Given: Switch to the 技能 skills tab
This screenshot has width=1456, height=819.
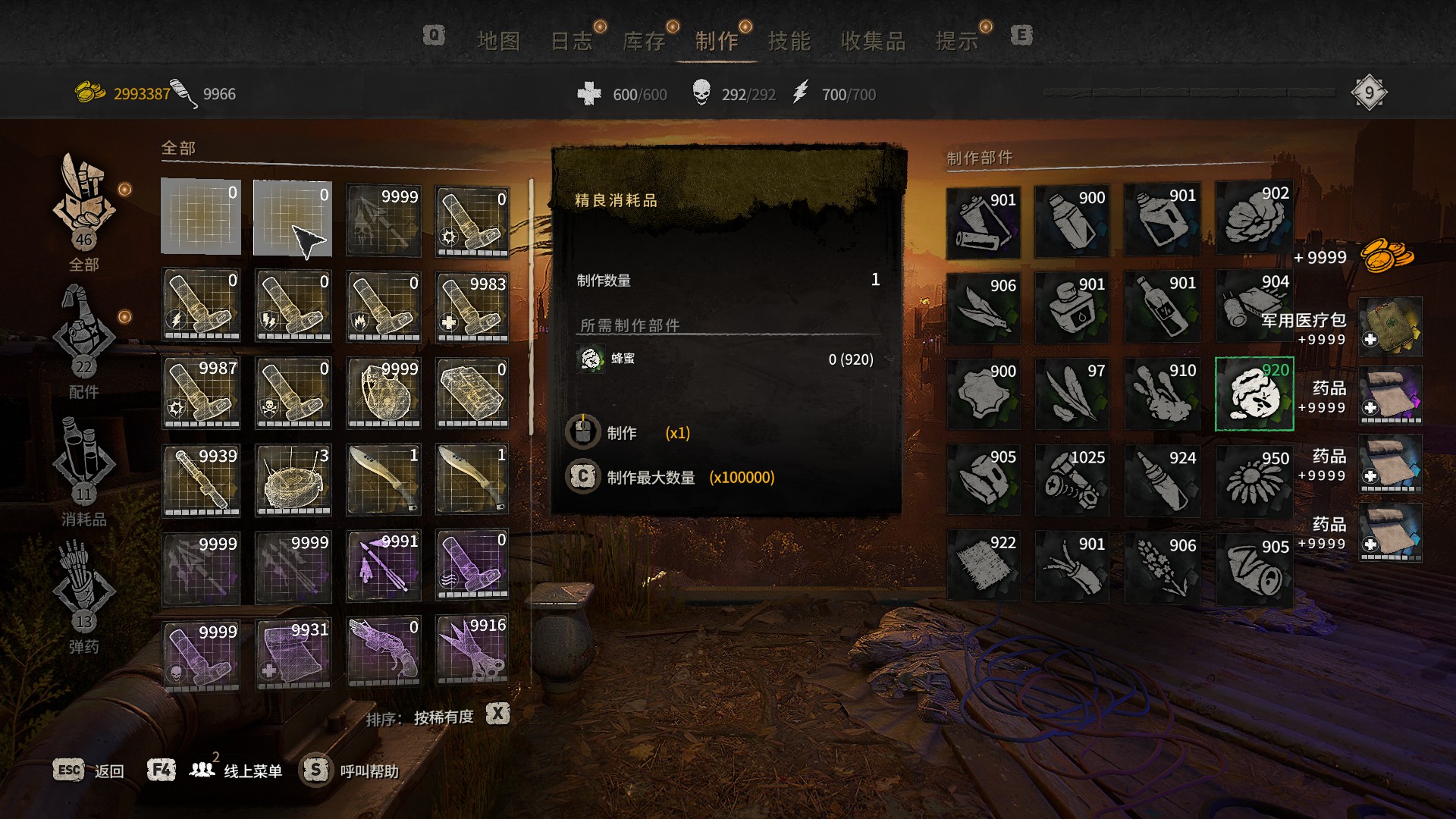Looking at the screenshot, I should (x=789, y=41).
